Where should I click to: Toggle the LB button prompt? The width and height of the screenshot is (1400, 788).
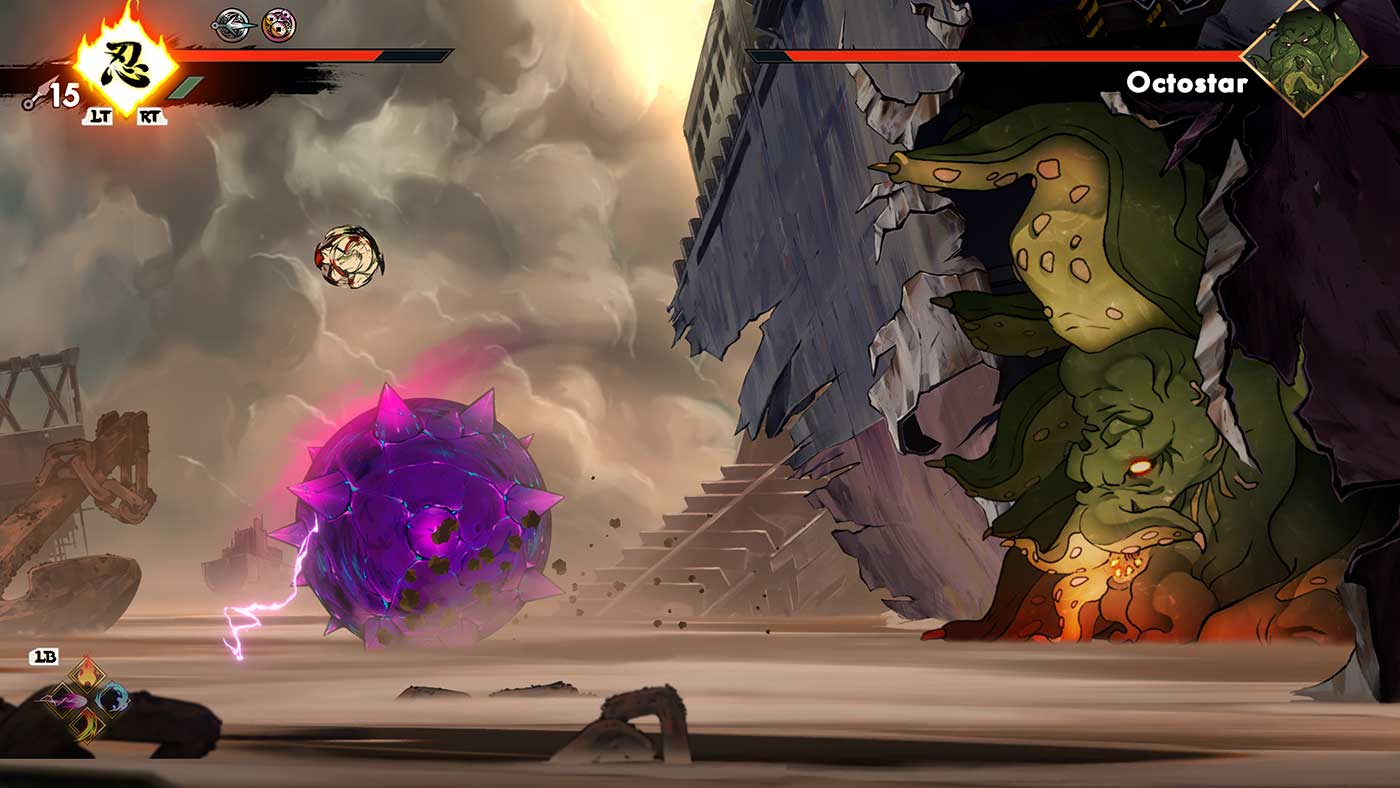(43, 657)
